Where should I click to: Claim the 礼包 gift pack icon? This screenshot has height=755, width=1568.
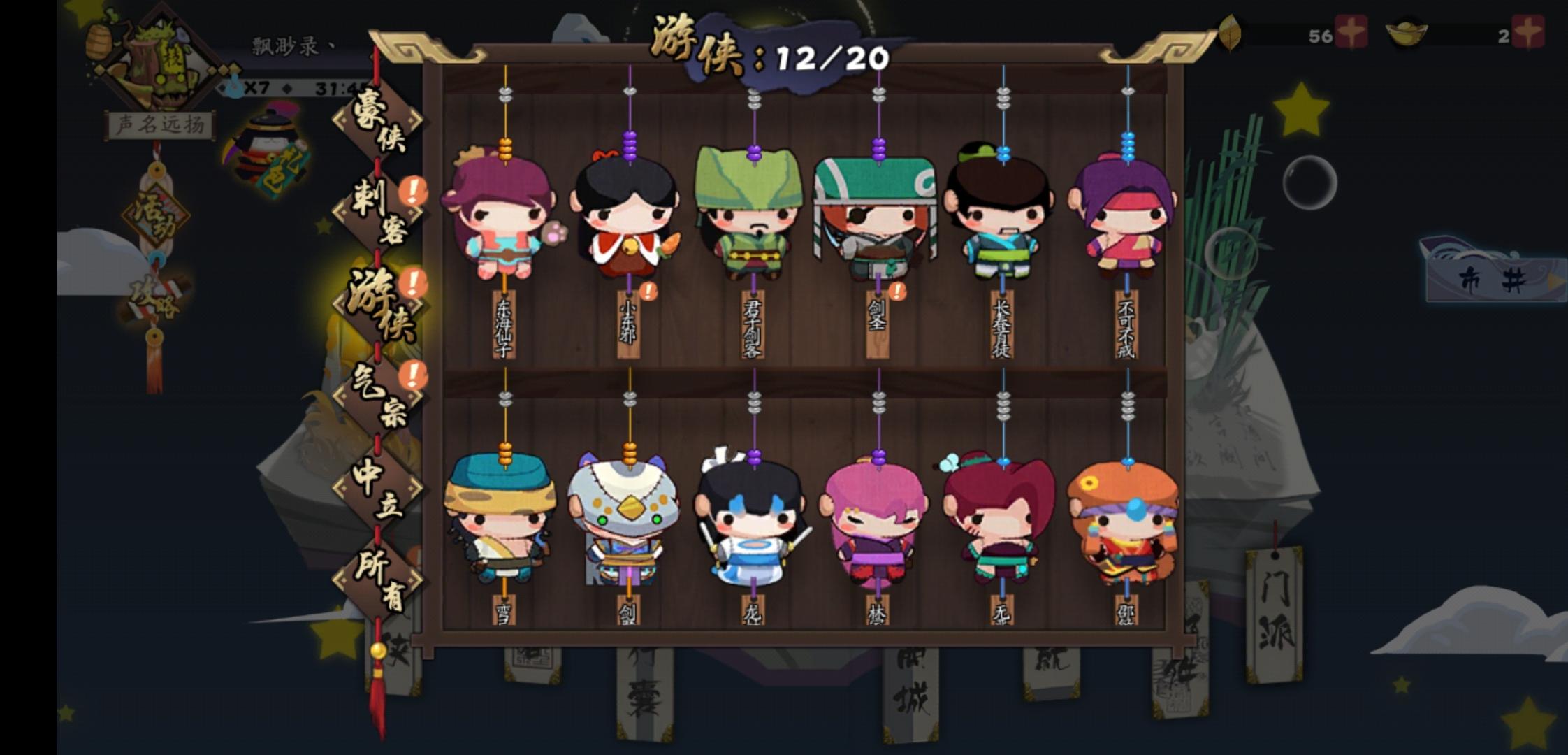point(269,143)
